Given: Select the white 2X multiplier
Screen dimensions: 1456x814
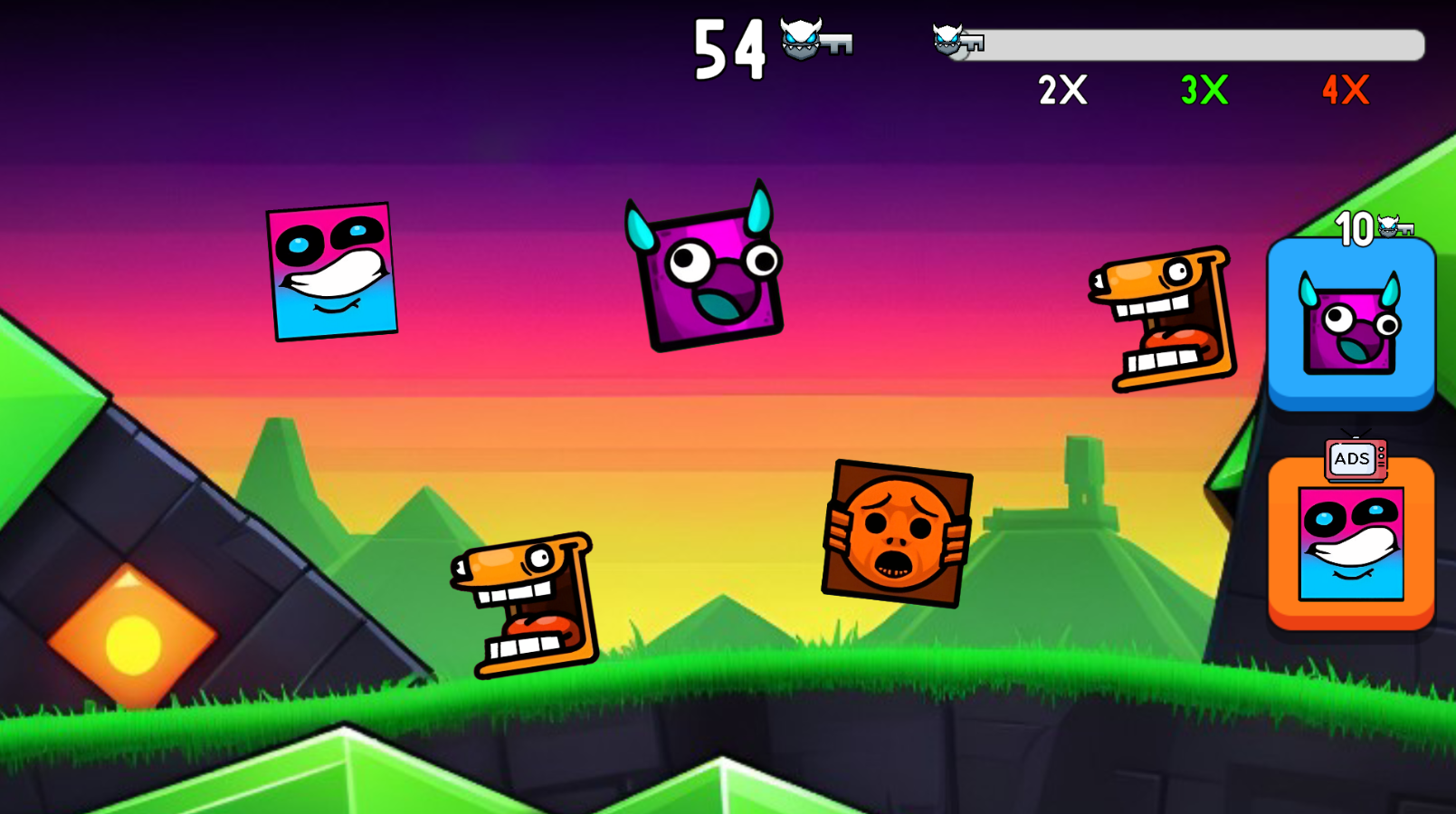Looking at the screenshot, I should point(1063,91).
